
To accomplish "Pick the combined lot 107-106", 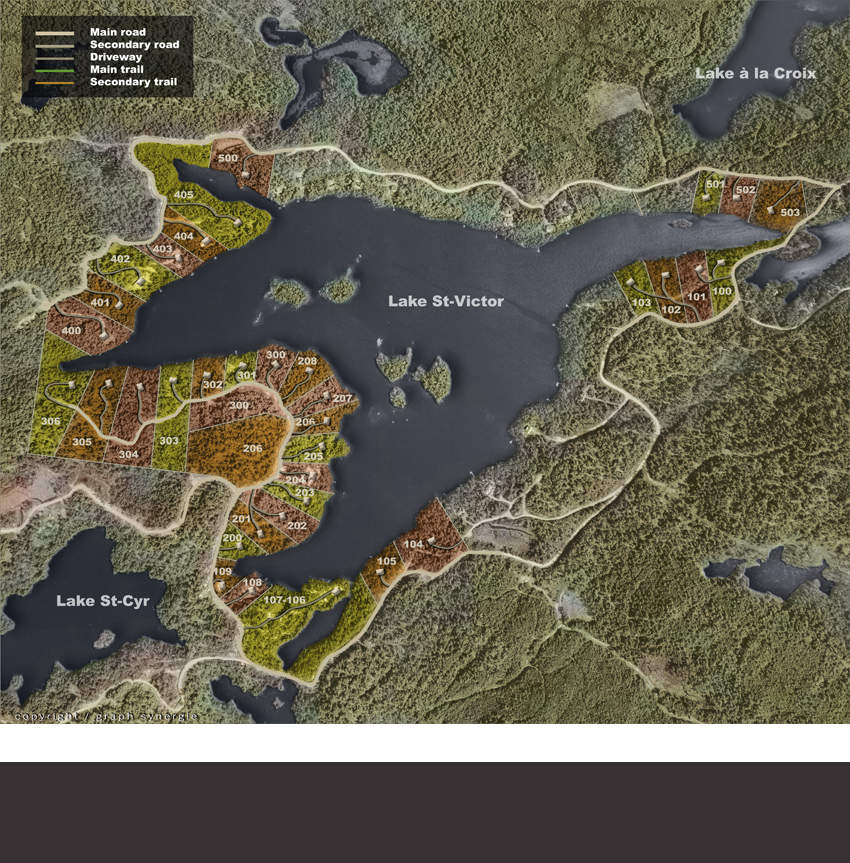I will tap(285, 599).
